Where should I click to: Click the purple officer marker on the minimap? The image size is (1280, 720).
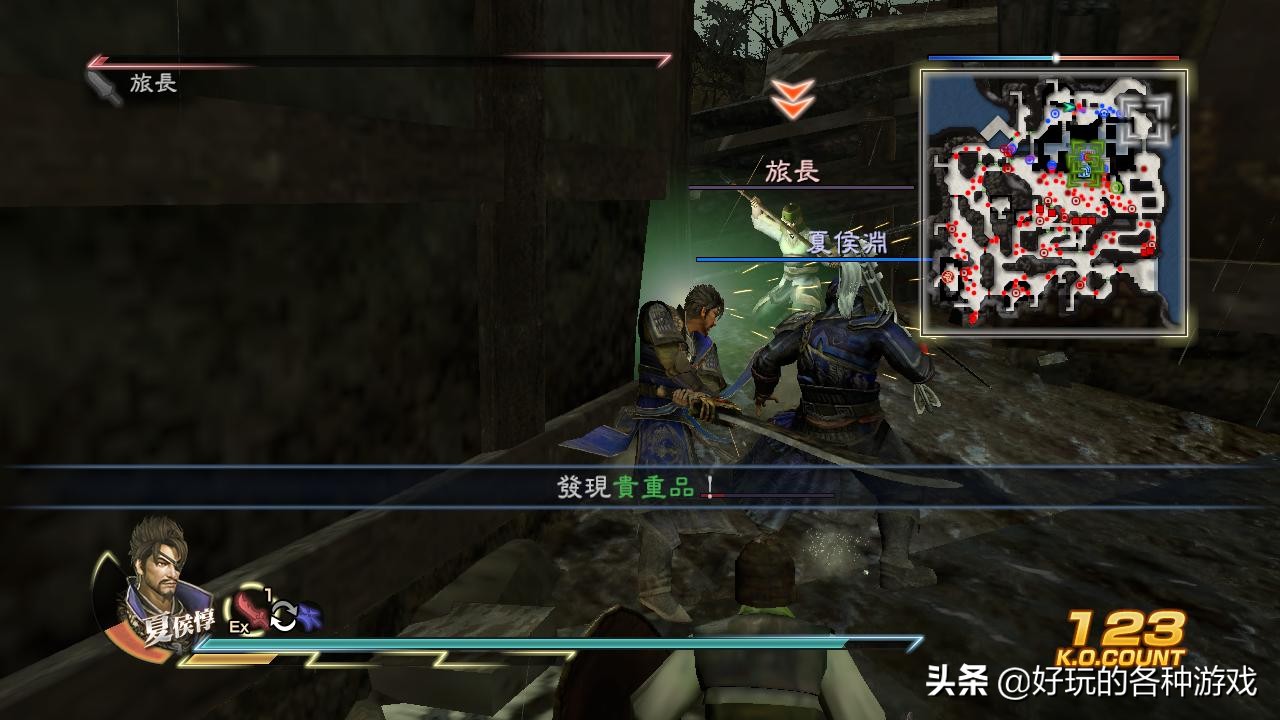[x=1029, y=158]
